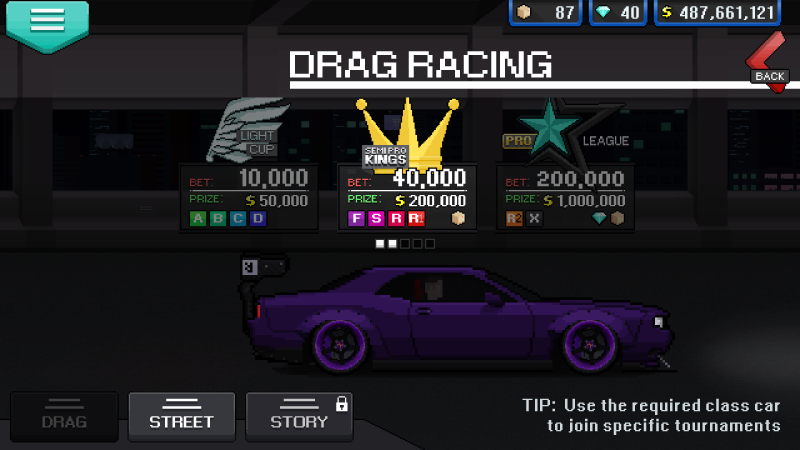This screenshot has height=450, width=800.
Task: Open the hamburger menu
Action: 47,22
